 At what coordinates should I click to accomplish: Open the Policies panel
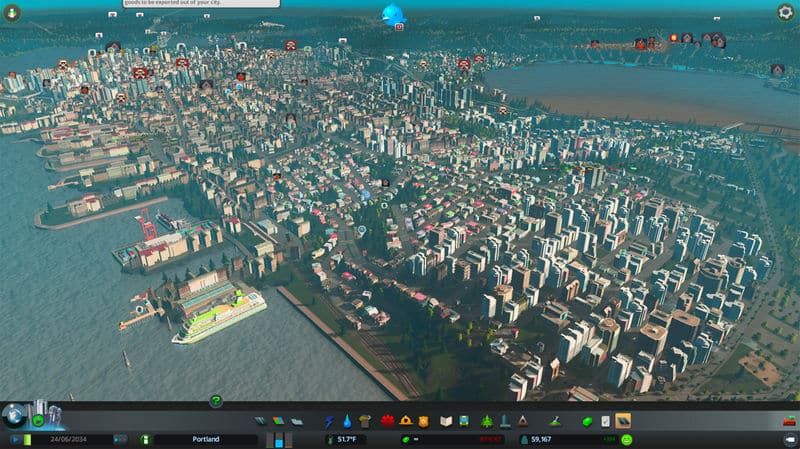click(x=606, y=421)
